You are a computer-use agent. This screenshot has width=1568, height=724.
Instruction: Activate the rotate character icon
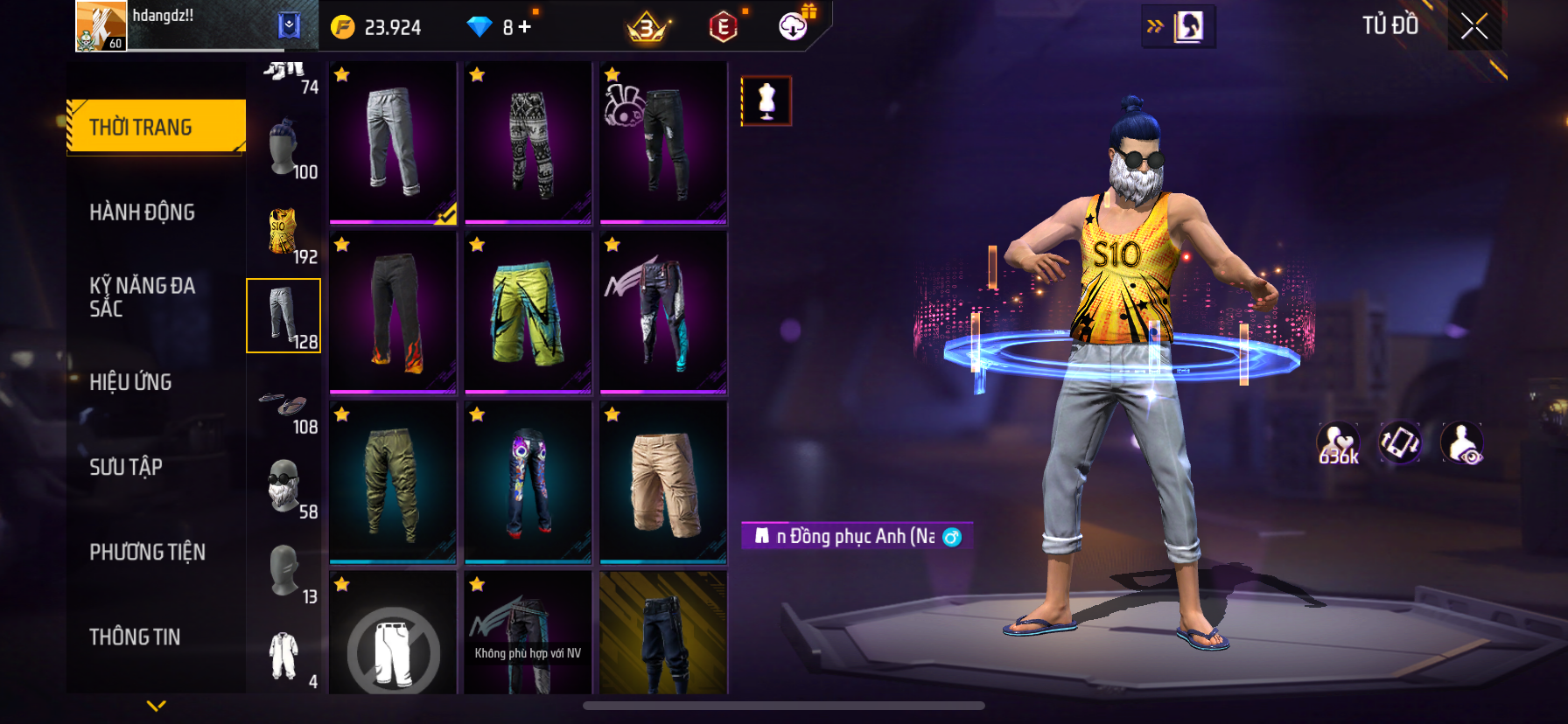coord(1400,443)
